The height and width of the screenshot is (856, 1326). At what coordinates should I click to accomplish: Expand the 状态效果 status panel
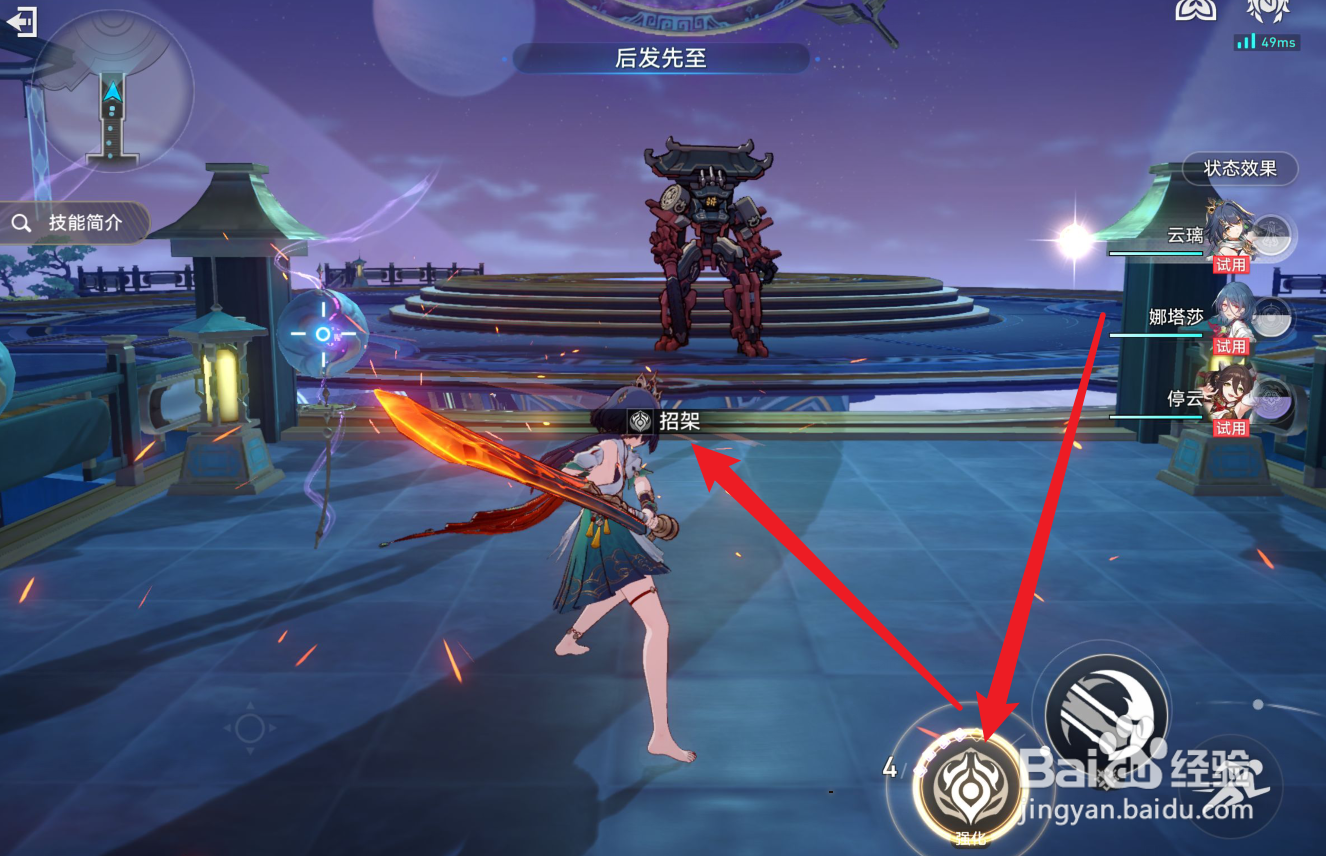1240,169
